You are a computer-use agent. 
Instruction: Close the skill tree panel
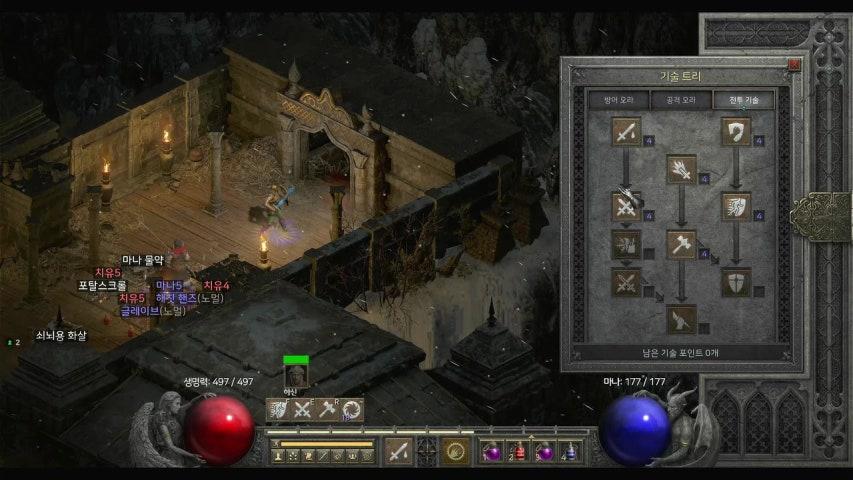click(794, 65)
